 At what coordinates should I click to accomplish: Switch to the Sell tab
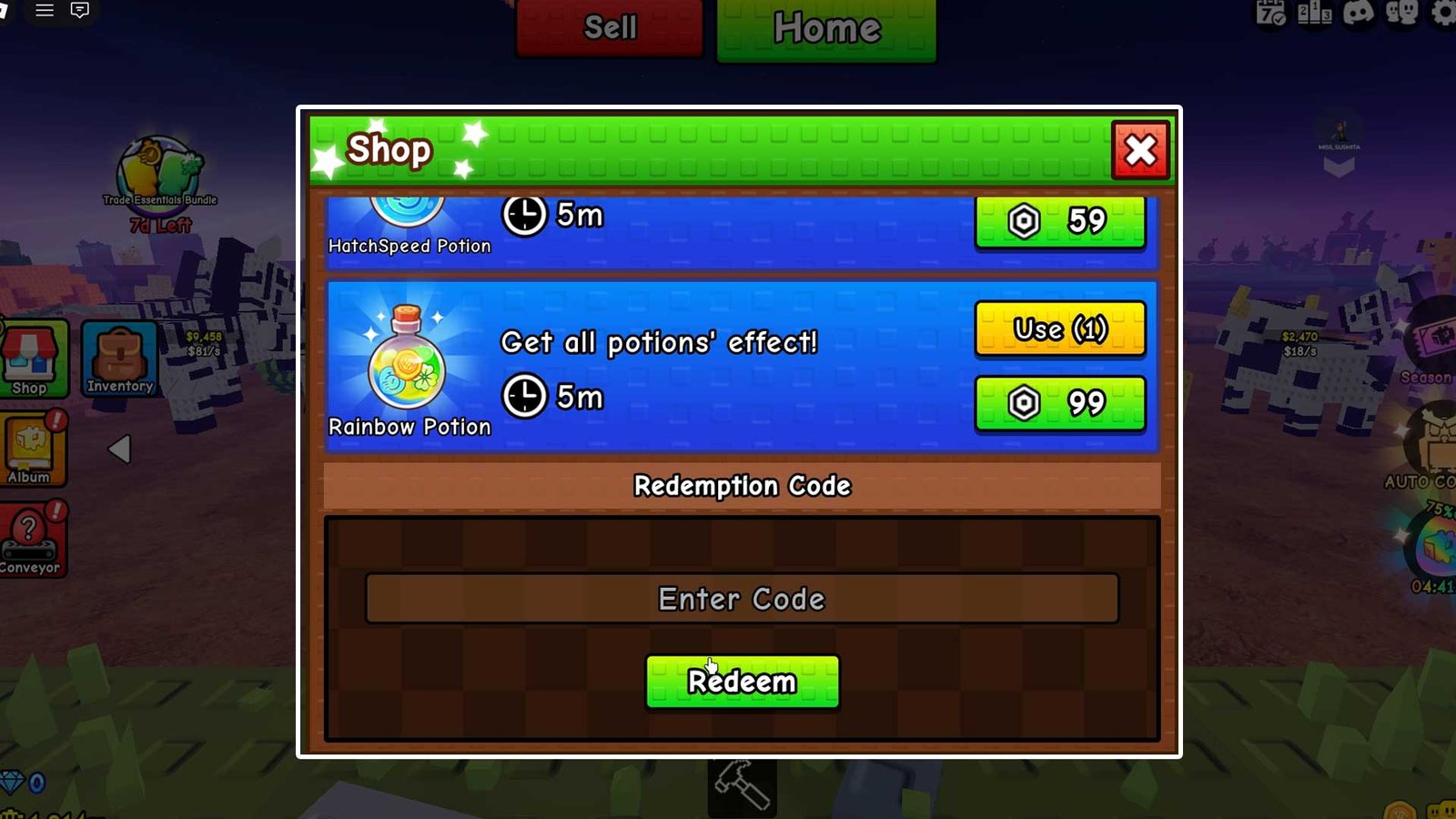[608, 27]
